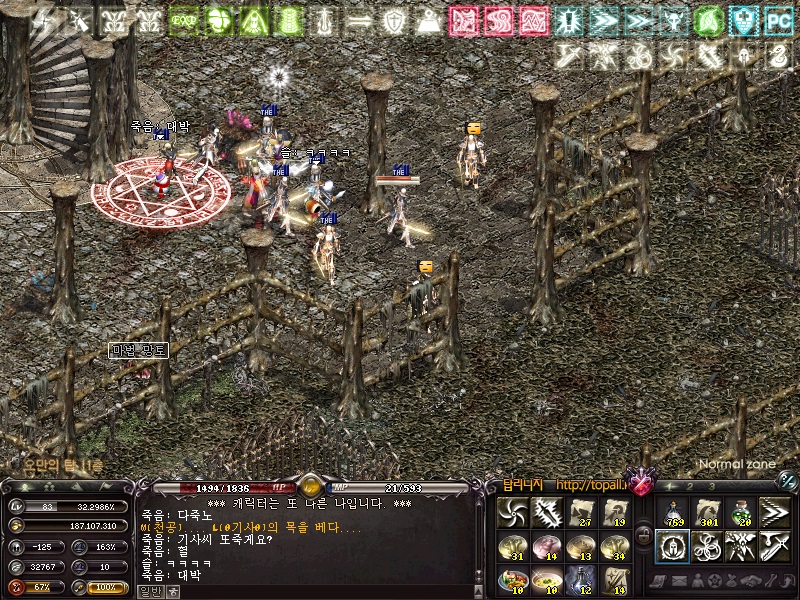Use the pink coin item with count 14
The height and width of the screenshot is (600, 800).
547,546
